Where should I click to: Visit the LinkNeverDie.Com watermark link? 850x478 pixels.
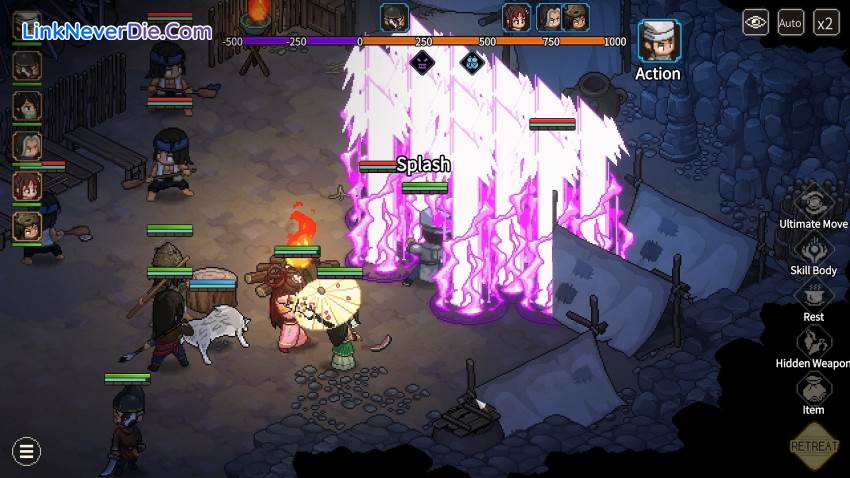tap(116, 31)
